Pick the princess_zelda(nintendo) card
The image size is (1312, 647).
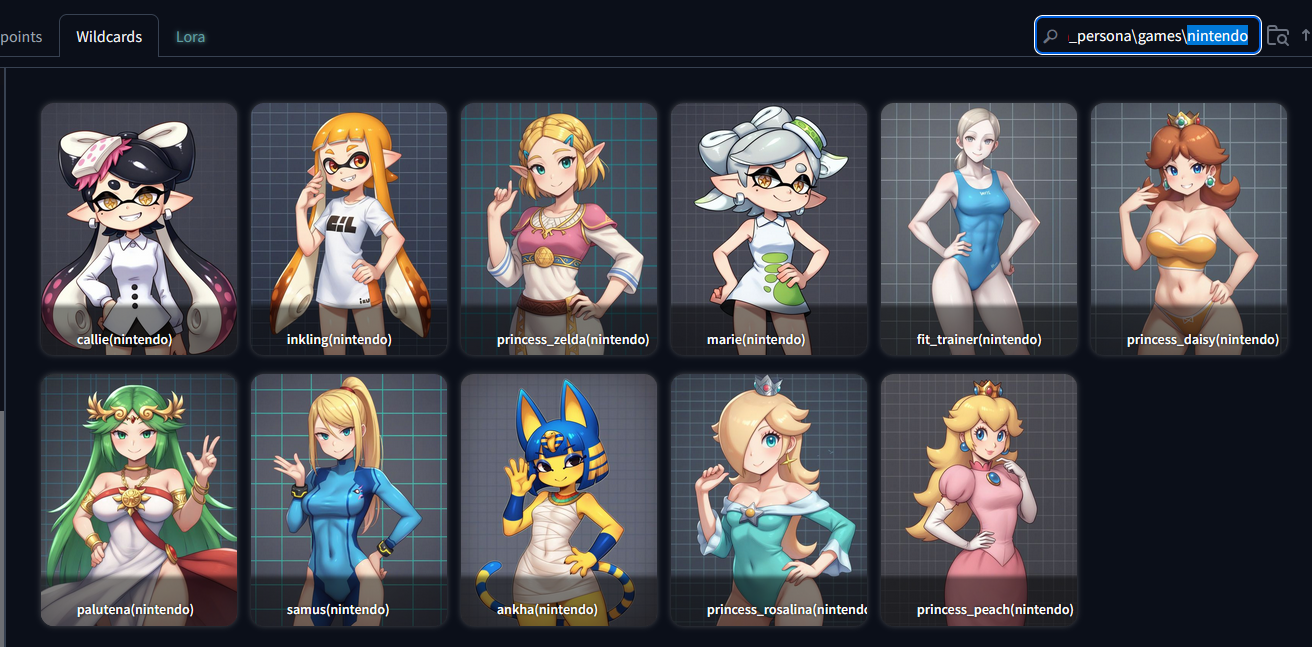[x=559, y=229]
